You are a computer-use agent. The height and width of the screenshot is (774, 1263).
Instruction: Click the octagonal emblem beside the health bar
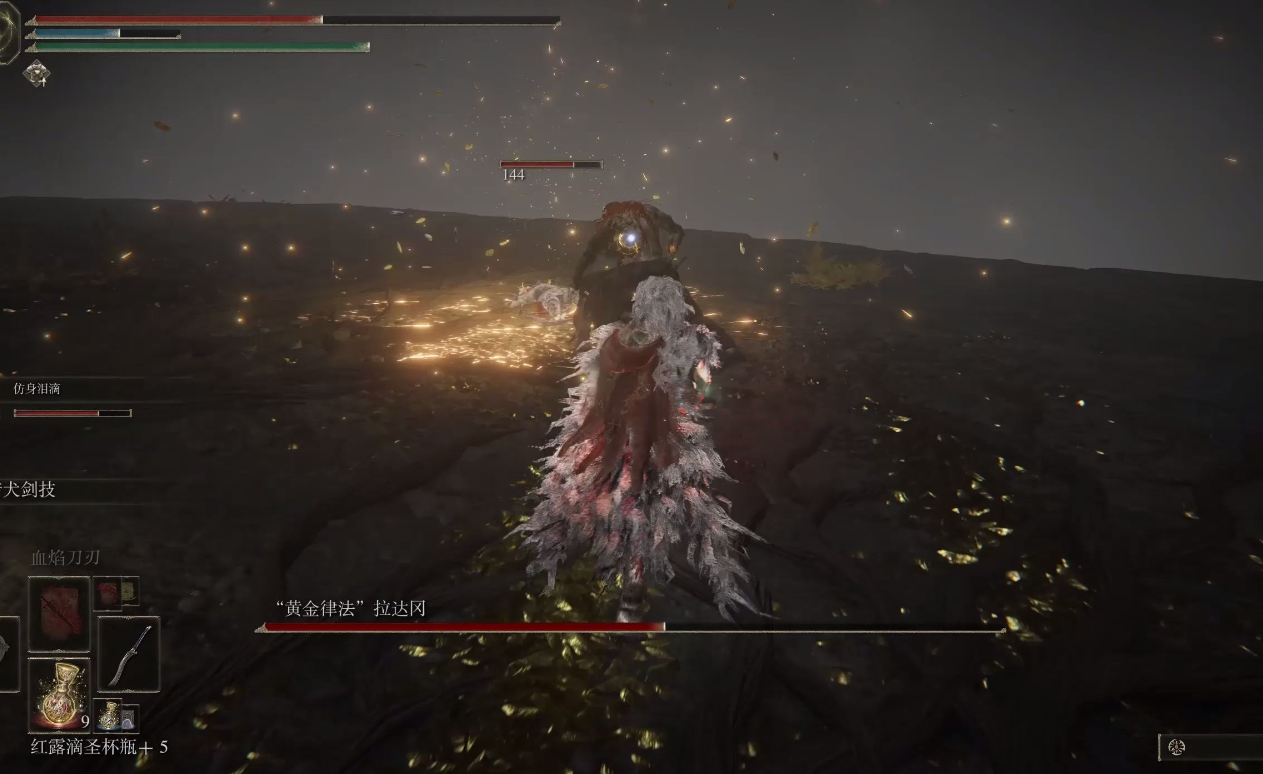8,35
